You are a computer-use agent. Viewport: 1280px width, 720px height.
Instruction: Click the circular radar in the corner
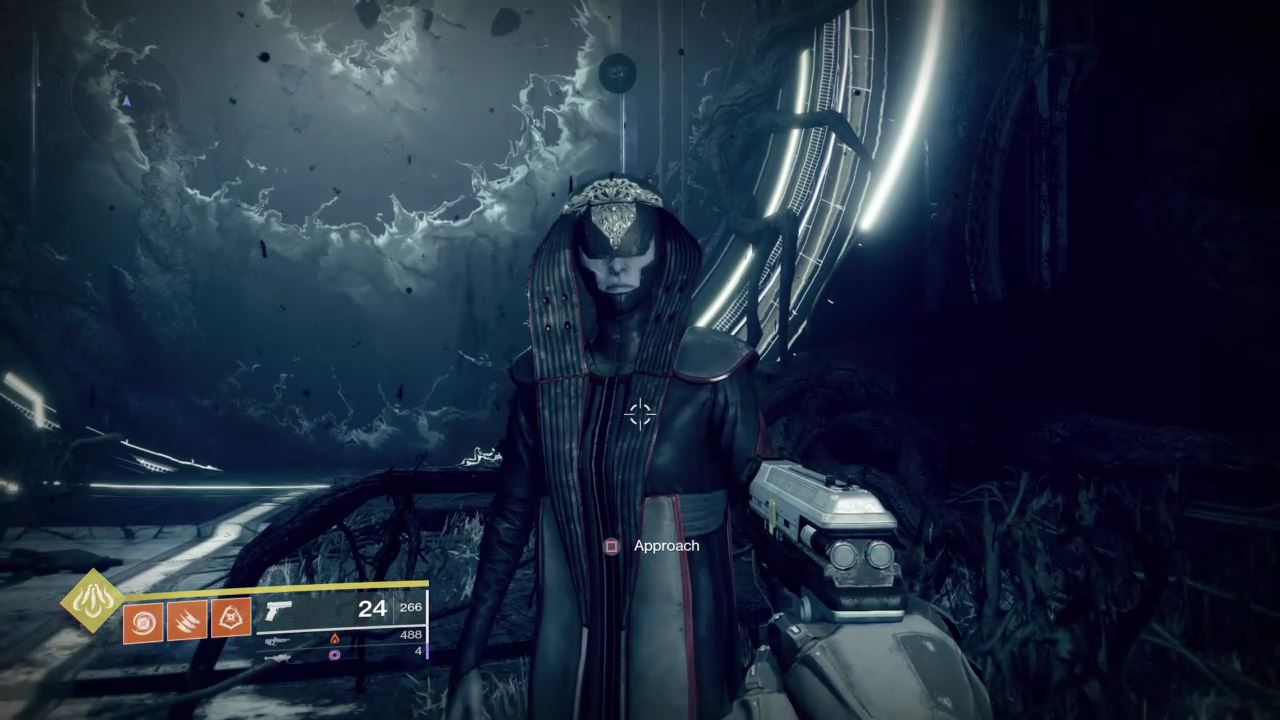click(x=125, y=100)
